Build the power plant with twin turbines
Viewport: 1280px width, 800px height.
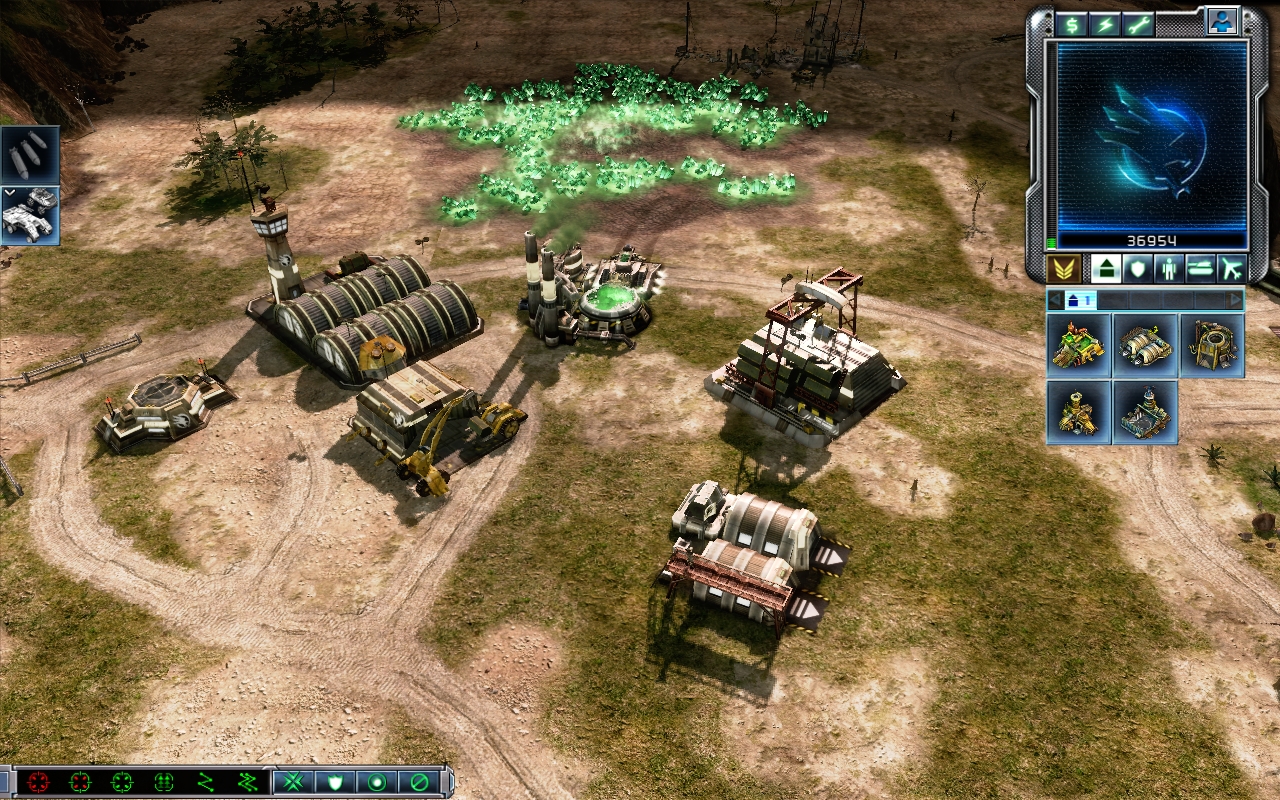tap(1145, 345)
